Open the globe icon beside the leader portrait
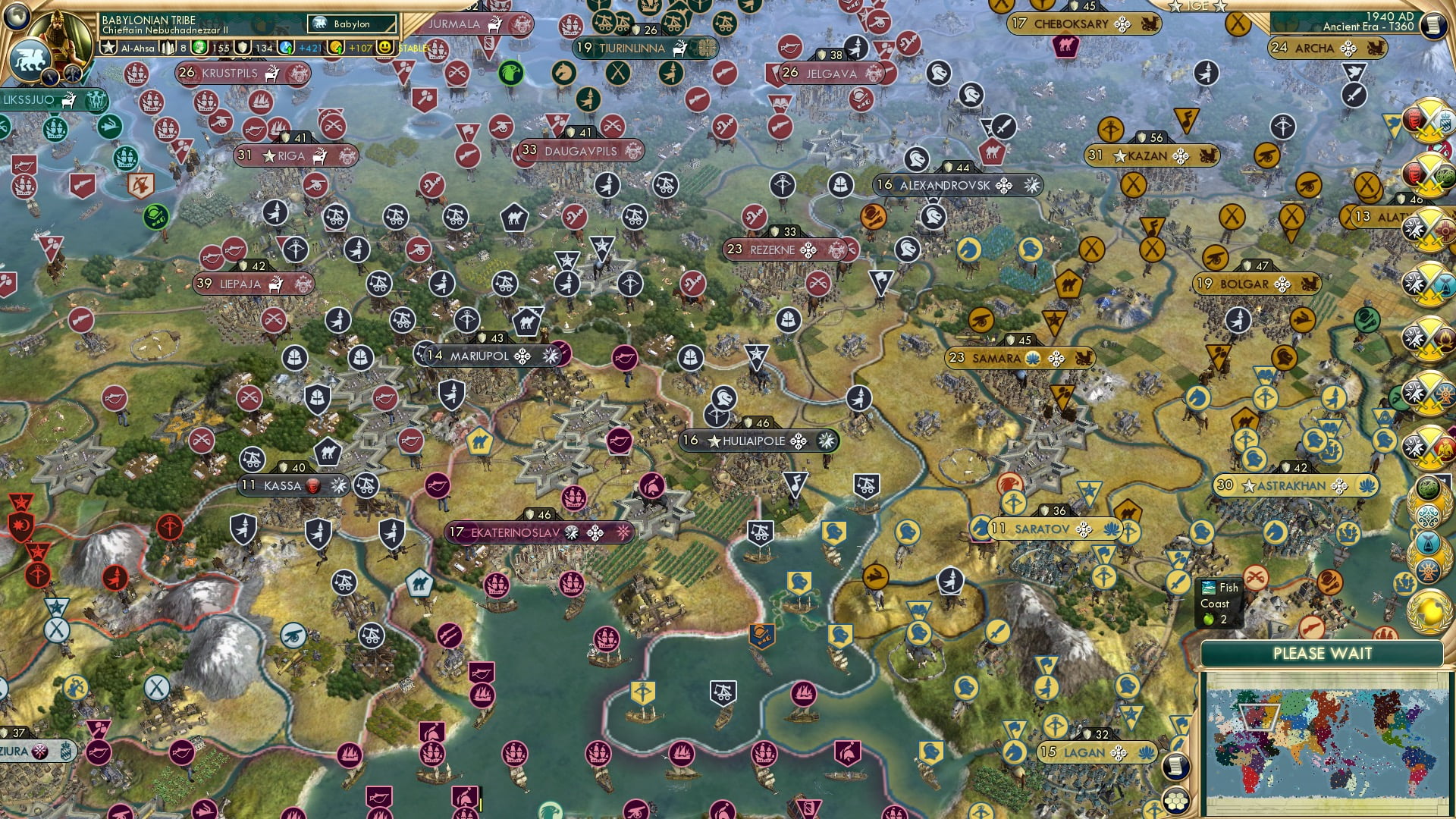Viewport: 1456px width, 819px height. pos(17,15)
